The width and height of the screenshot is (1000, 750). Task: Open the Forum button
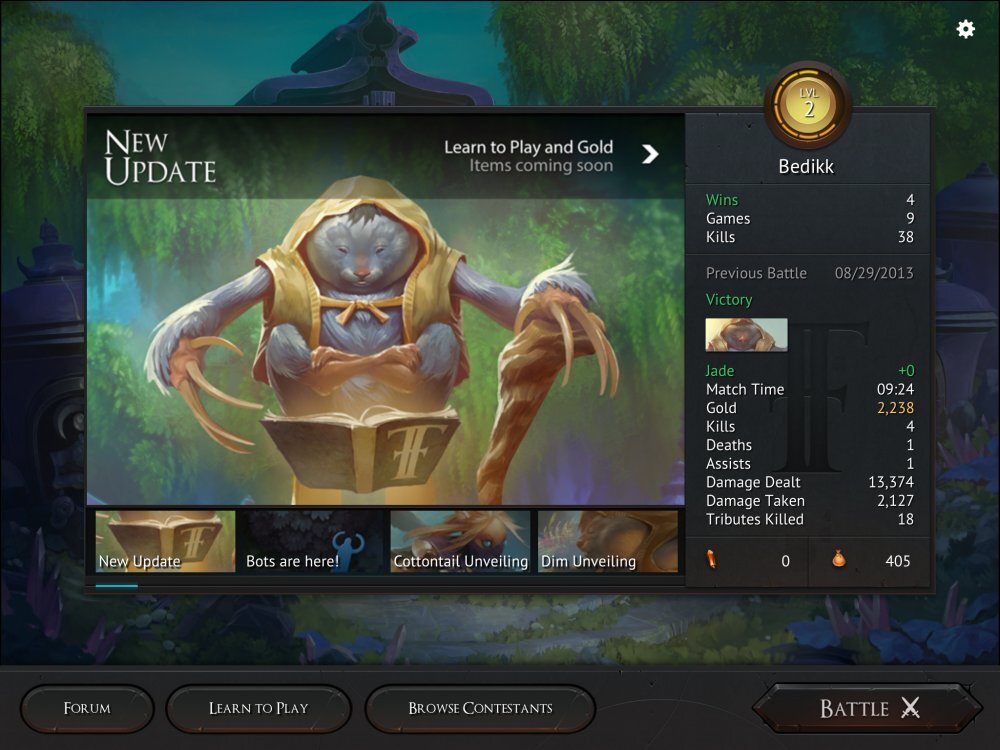point(87,708)
